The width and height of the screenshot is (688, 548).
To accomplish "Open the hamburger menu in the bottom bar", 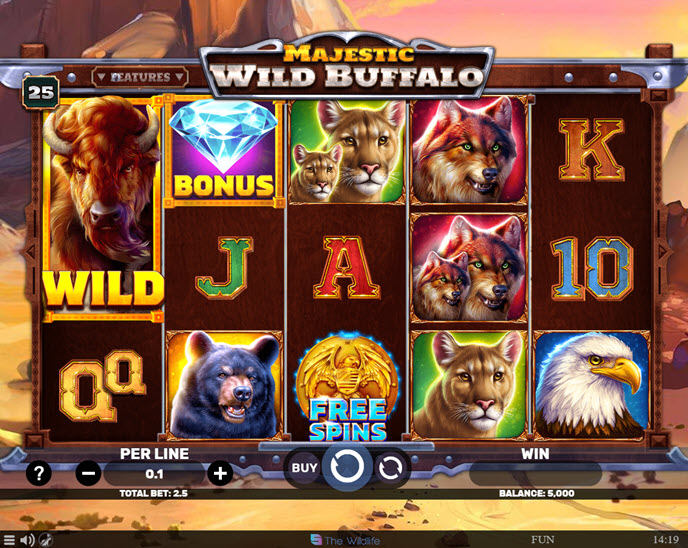I will pyautogui.click(x=10, y=540).
